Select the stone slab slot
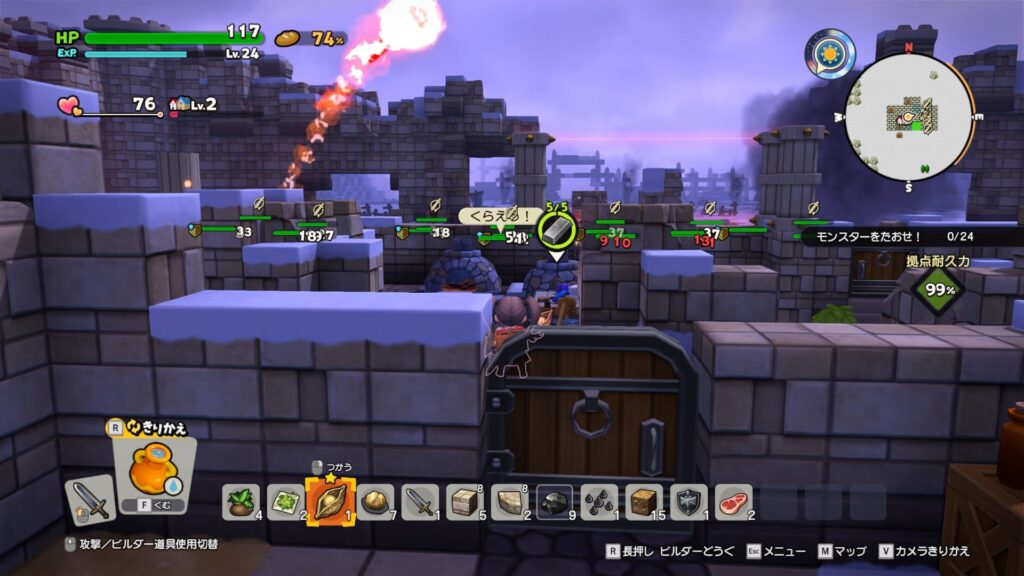1024x576 pixels. (510, 501)
